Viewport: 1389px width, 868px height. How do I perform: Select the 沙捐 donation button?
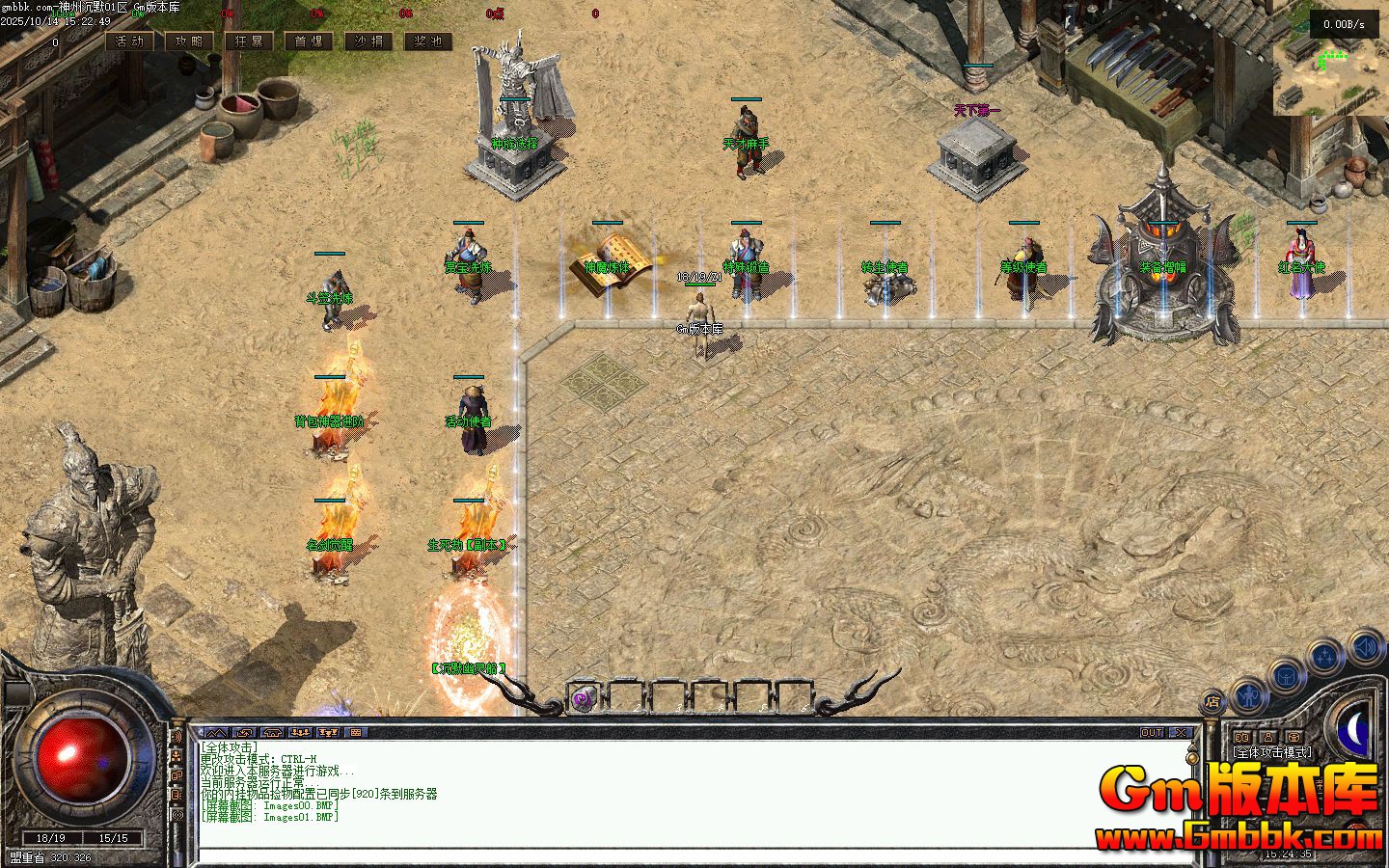pos(368,41)
